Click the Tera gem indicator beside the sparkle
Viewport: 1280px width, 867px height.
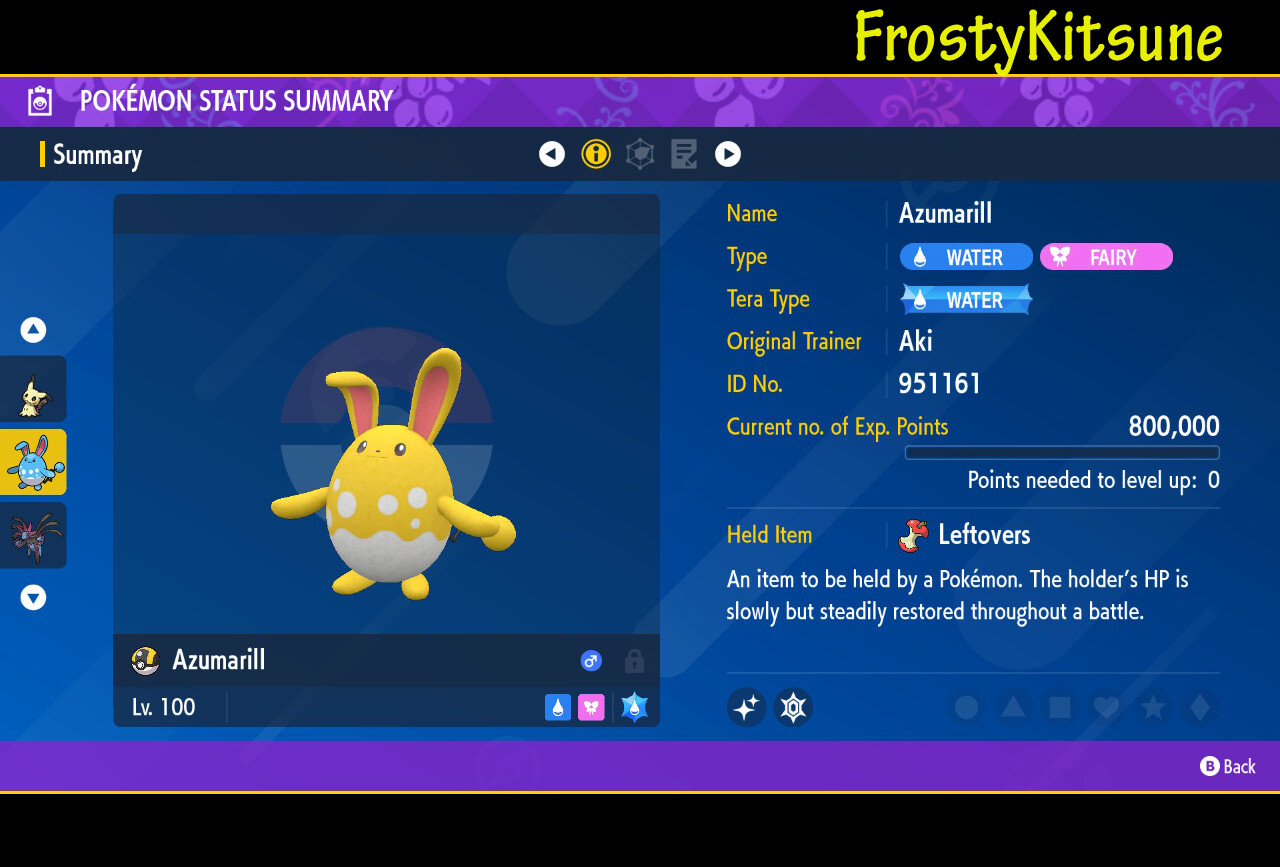792,707
